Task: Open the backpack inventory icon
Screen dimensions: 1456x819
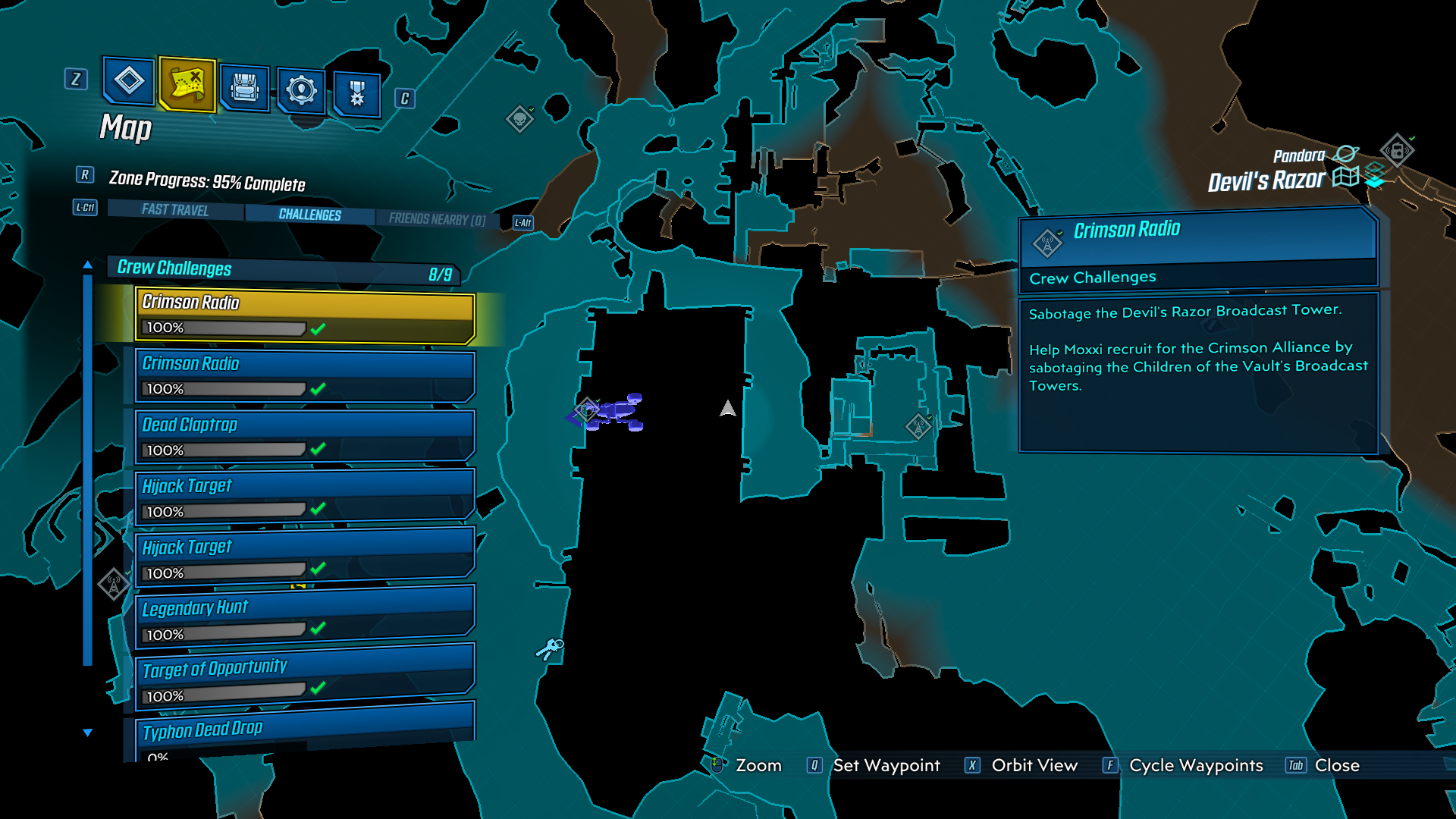Action: (243, 86)
